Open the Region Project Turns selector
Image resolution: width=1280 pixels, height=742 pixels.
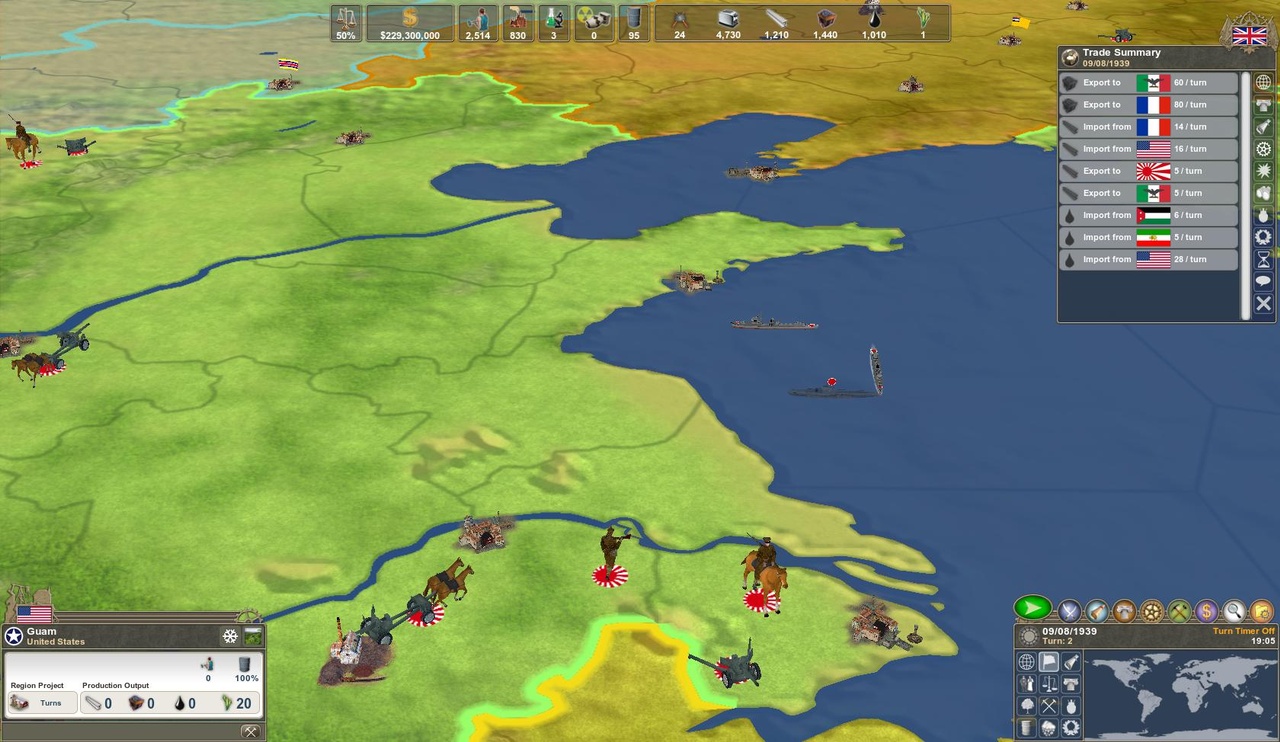coord(42,703)
